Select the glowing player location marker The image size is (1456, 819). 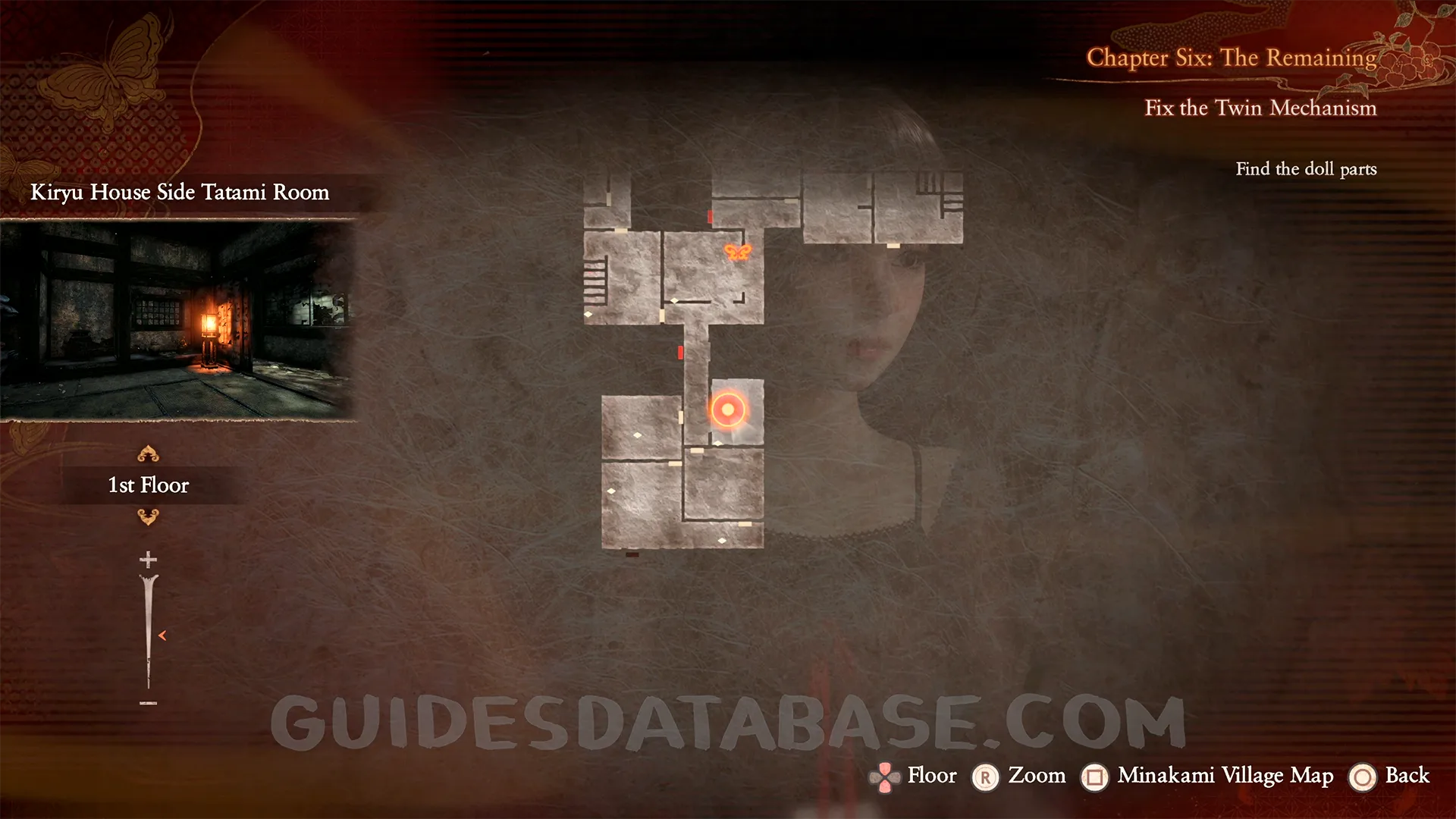pos(728,410)
